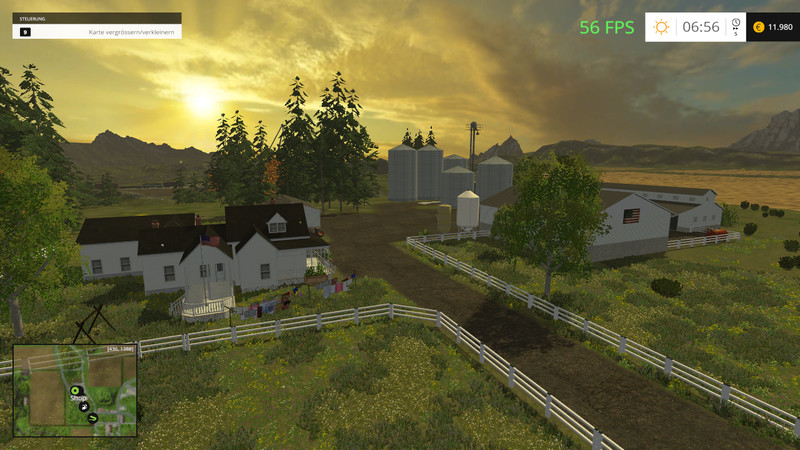
Task: Select the Shop marker on the minimap
Action: click(74, 389)
